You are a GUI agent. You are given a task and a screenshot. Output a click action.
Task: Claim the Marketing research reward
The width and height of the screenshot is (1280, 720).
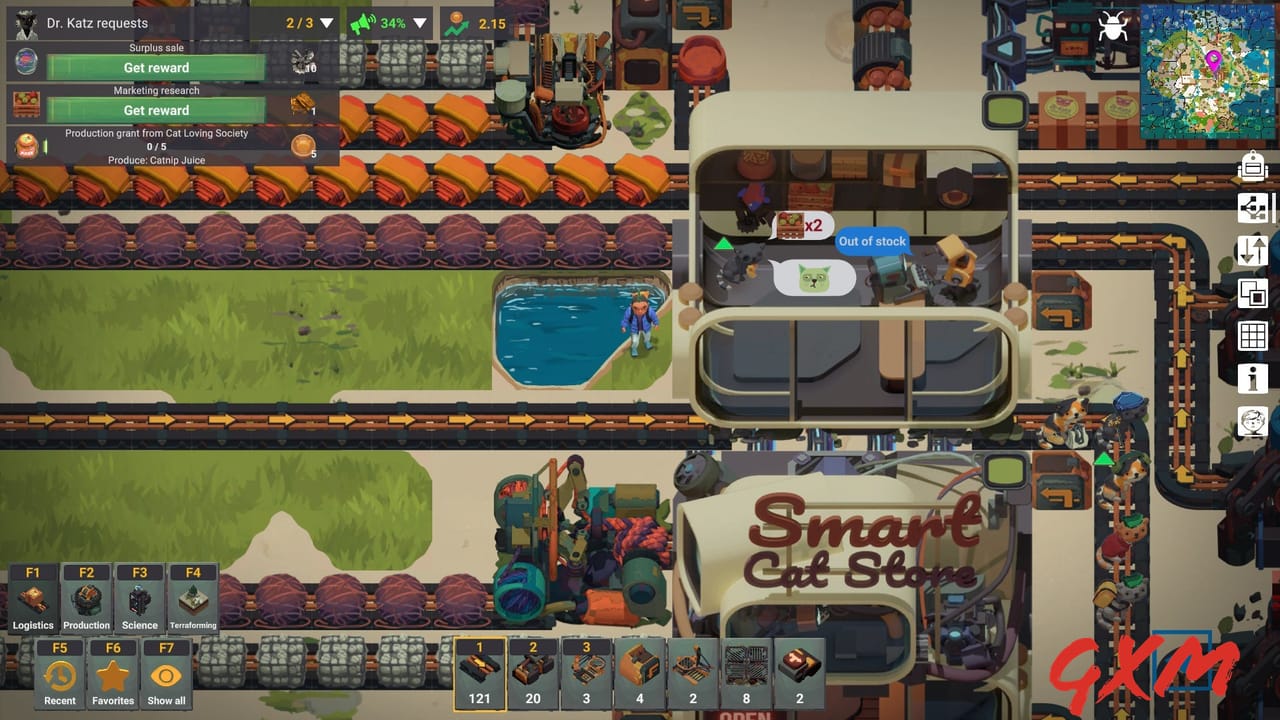pyautogui.click(x=156, y=110)
